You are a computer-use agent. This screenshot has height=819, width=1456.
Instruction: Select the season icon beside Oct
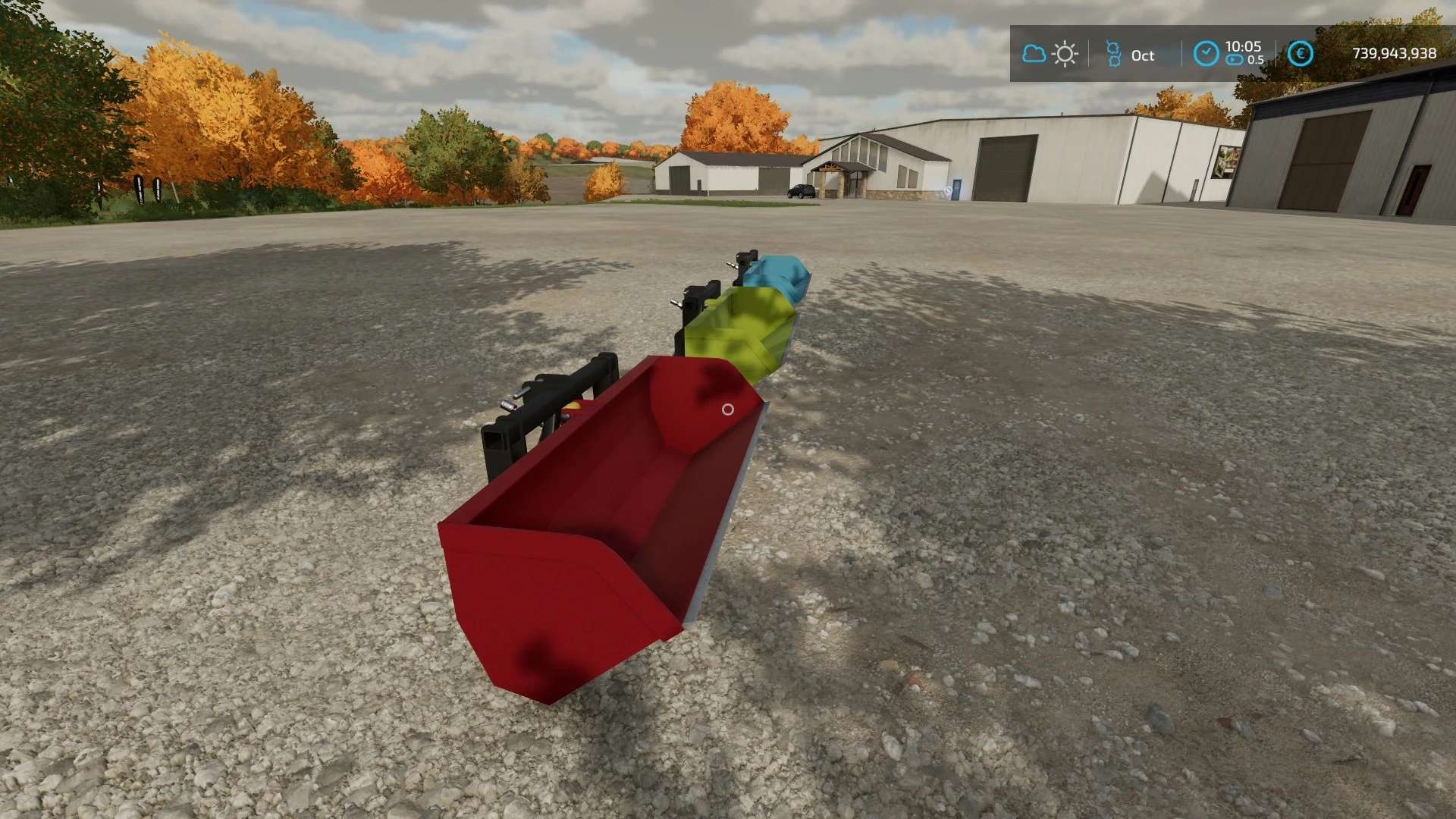click(x=1113, y=54)
